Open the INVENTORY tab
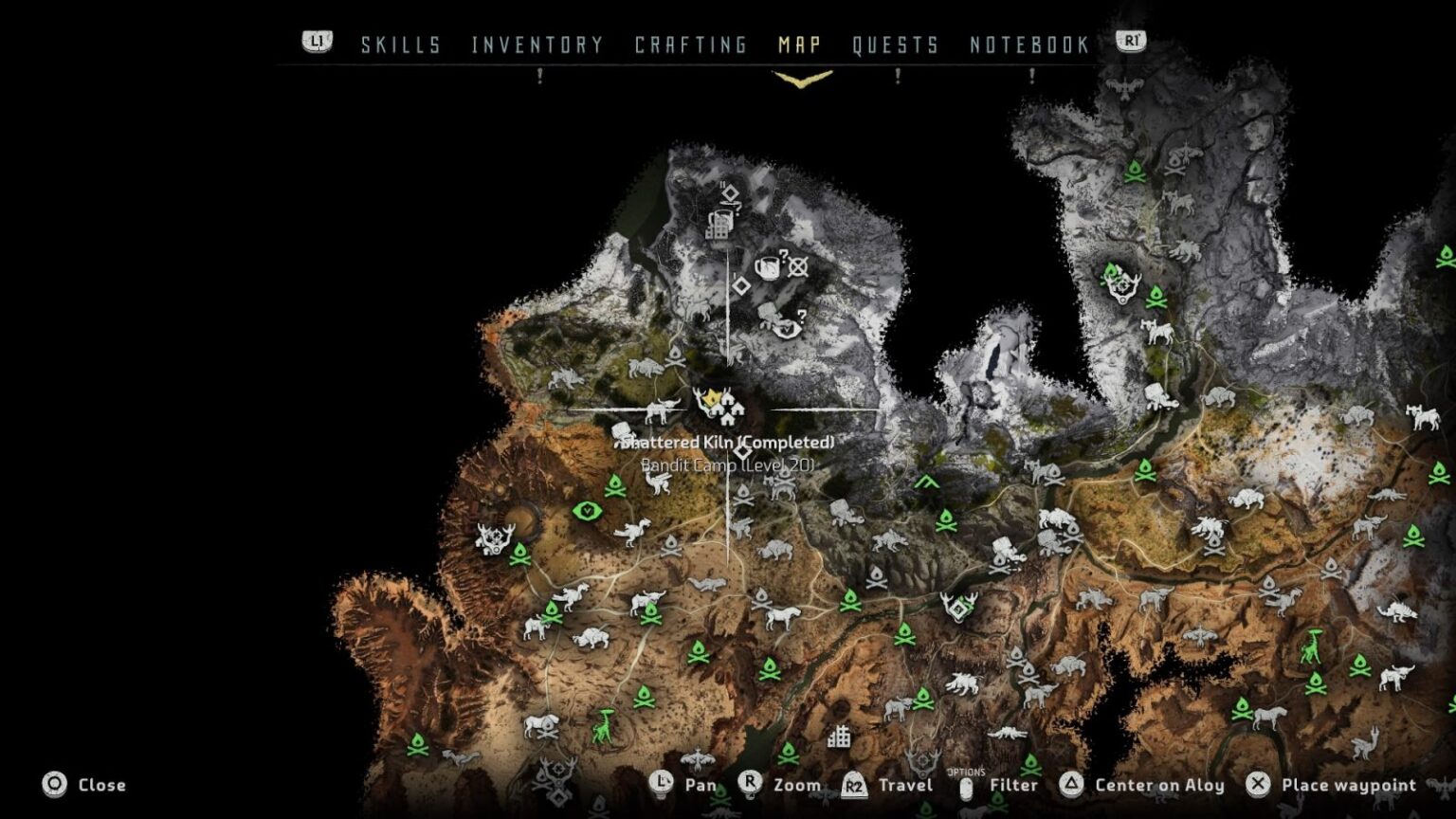The height and width of the screenshot is (819, 1456). point(536,44)
